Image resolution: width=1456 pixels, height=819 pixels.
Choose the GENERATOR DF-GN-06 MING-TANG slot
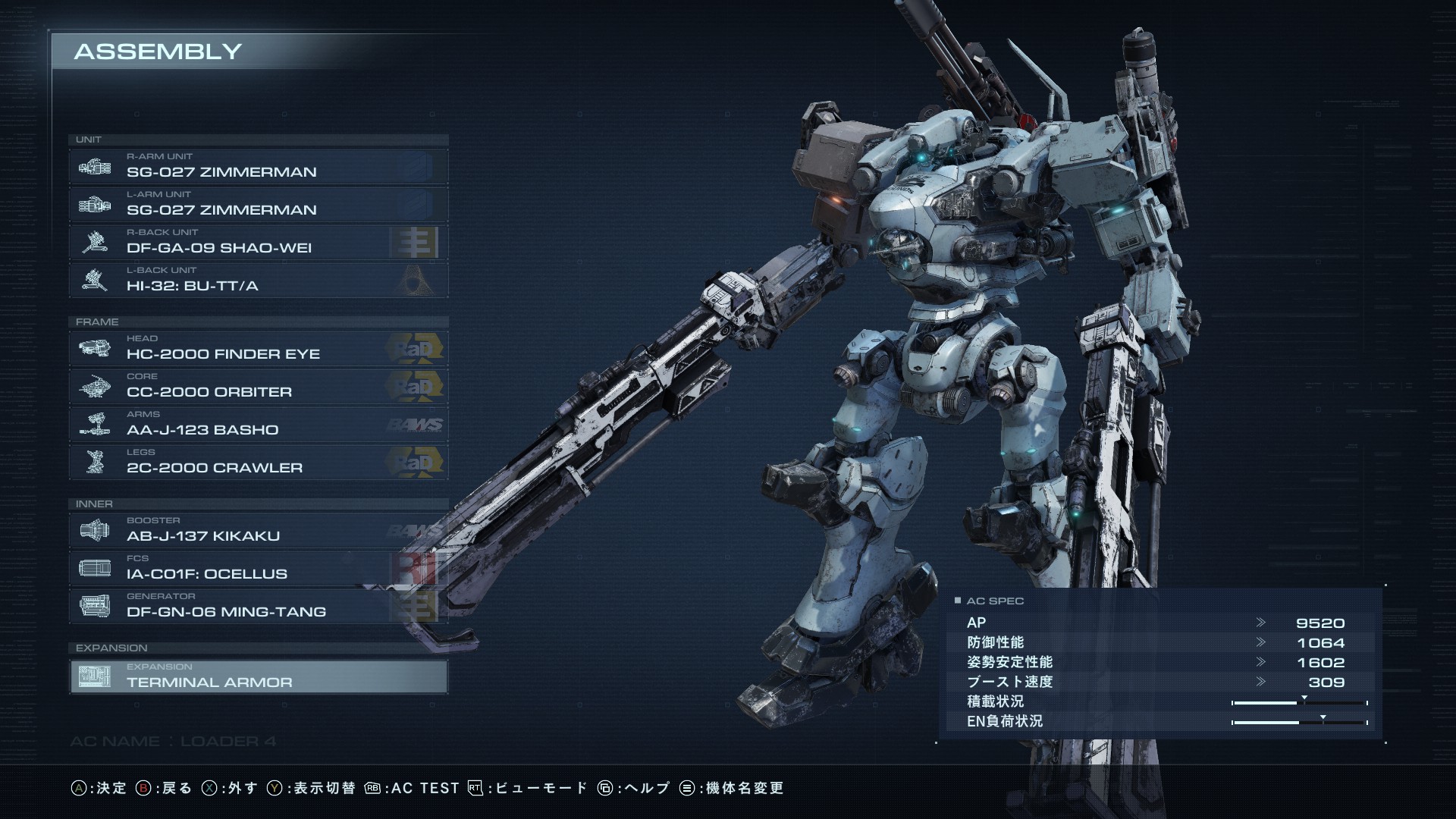(258, 606)
